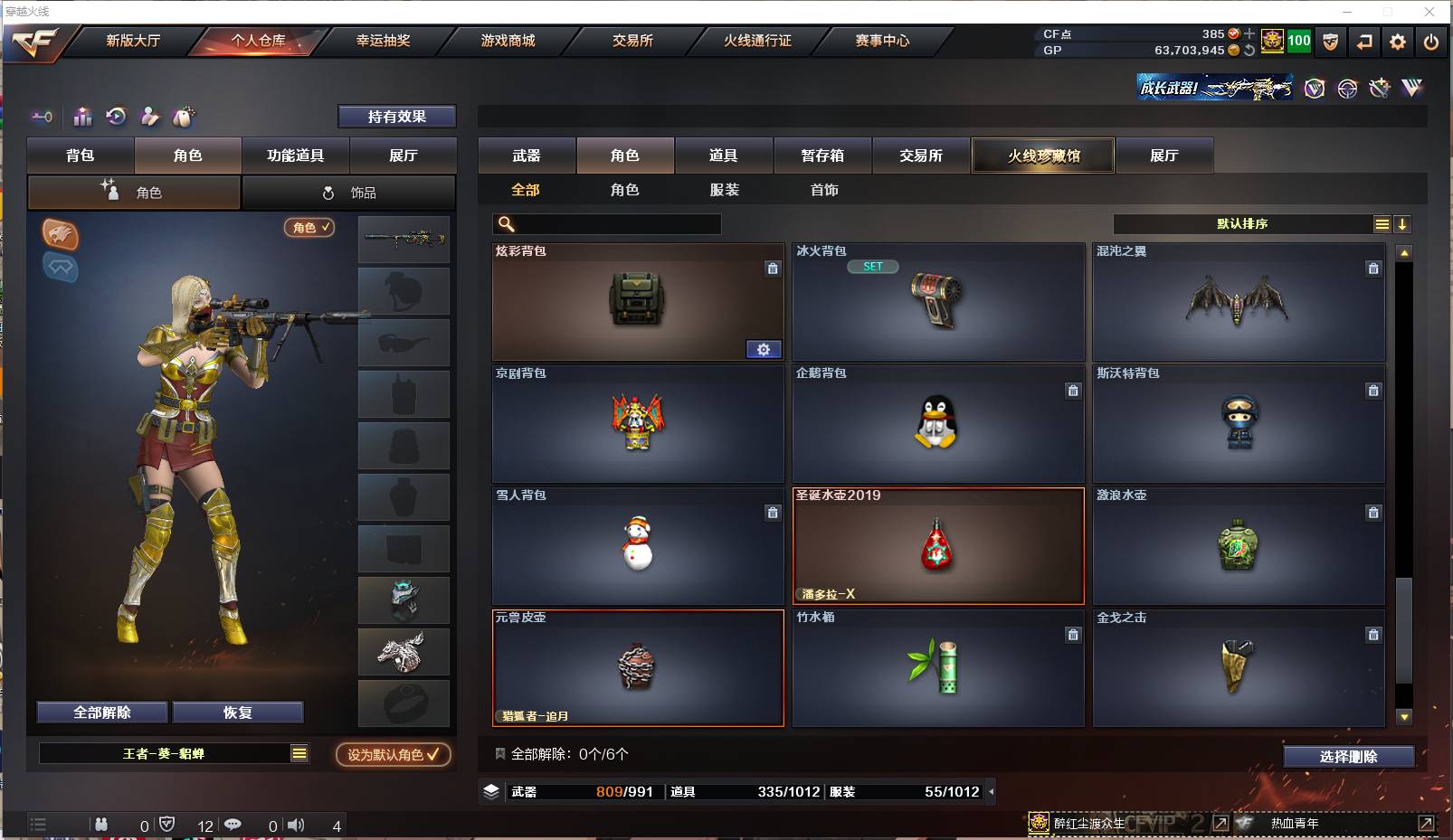Viewport: 1453px width, 840px height.
Task: Open the crosshair settings icon at top right
Action: coord(1347,88)
